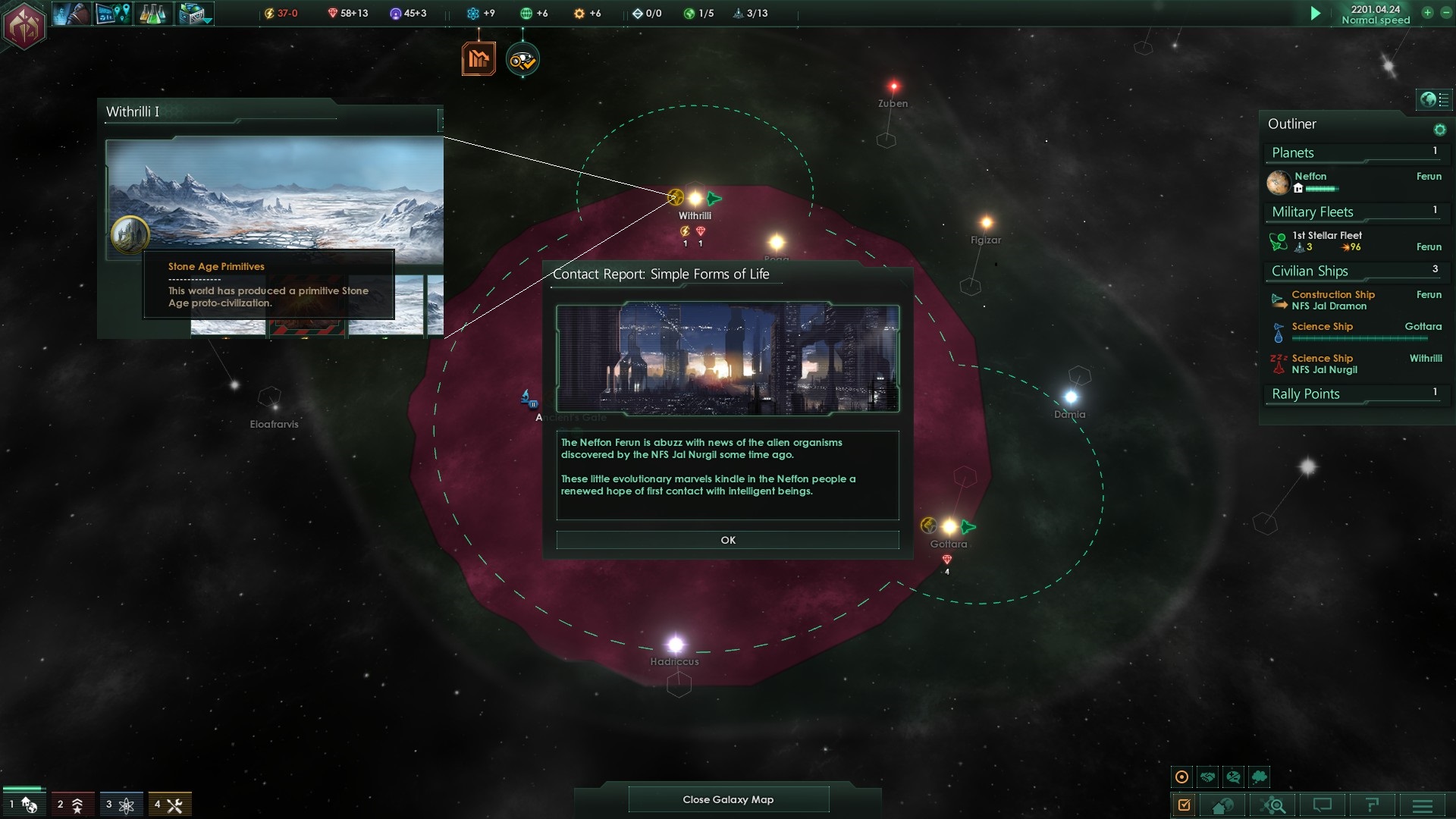This screenshot has height=819, width=1456.
Task: Open the main menu hamburger button
Action: tap(1422, 805)
